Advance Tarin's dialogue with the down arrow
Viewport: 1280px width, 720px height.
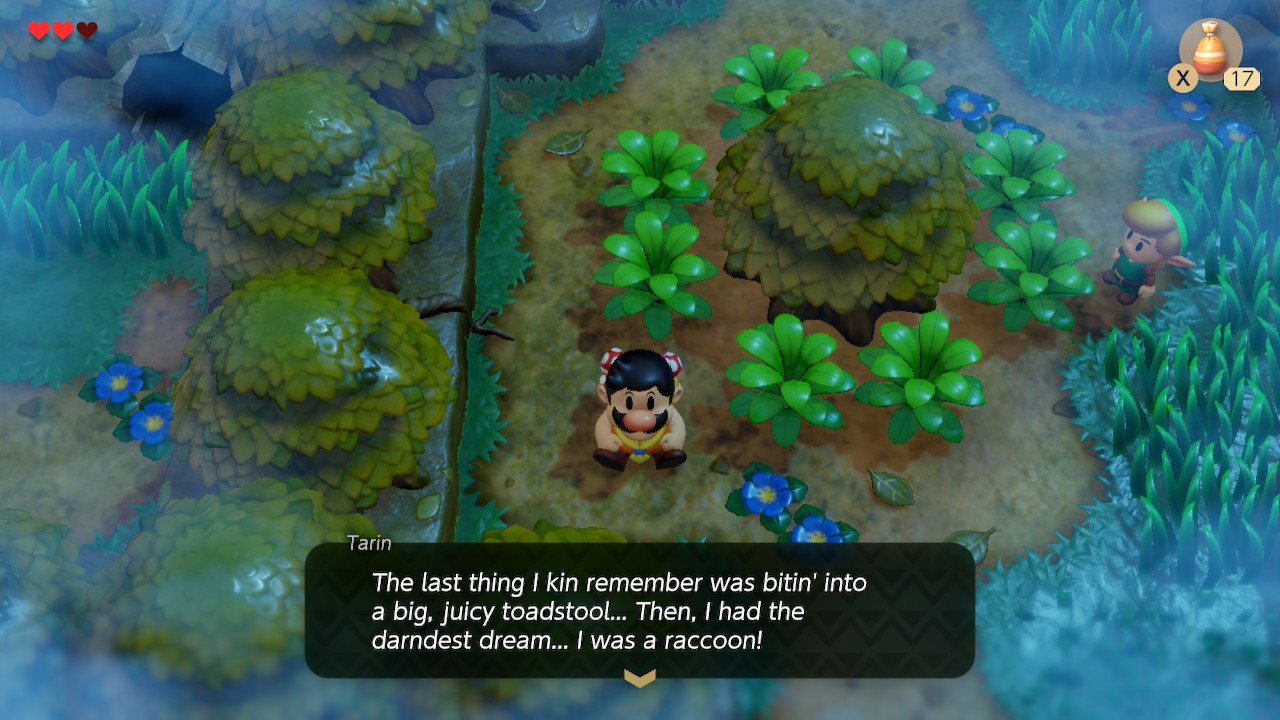(640, 678)
